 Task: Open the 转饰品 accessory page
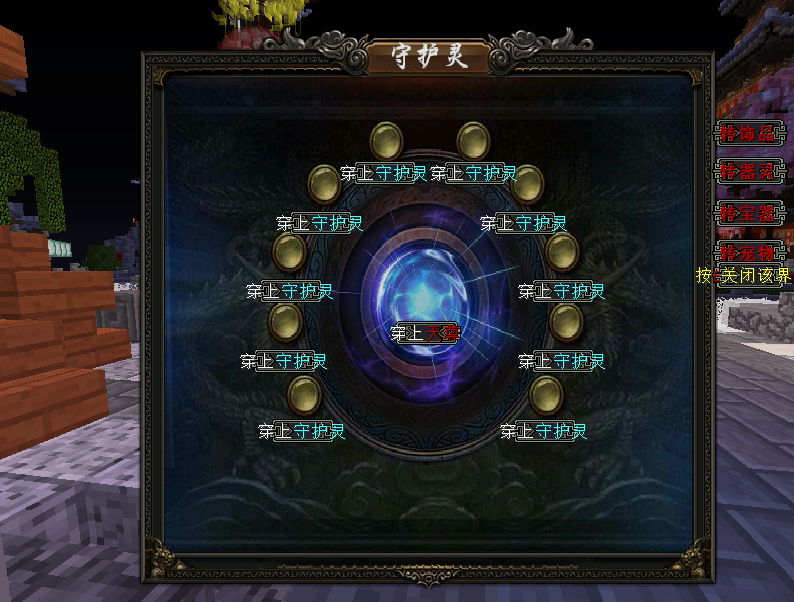click(x=747, y=132)
